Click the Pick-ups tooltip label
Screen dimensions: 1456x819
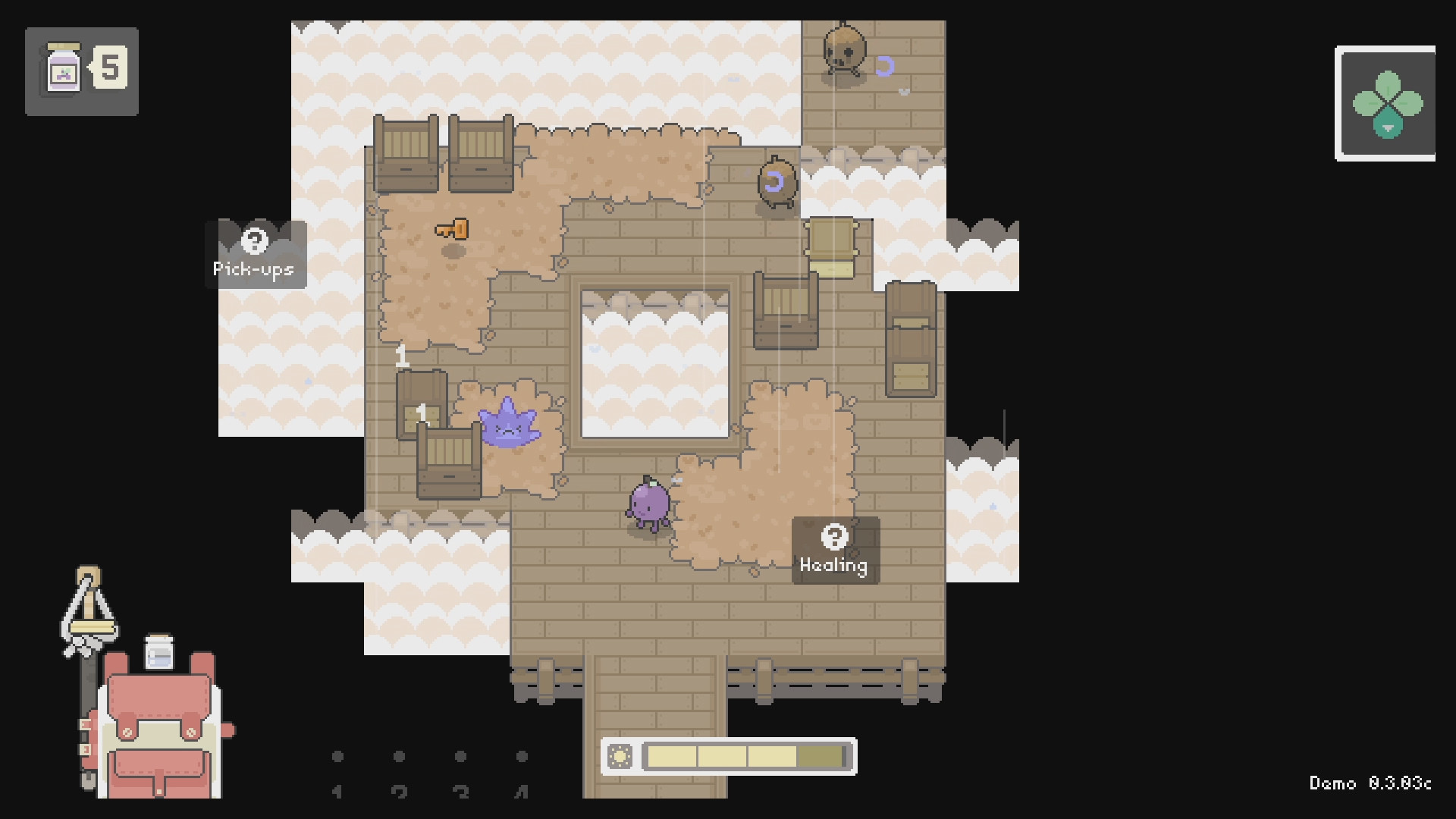coord(255,267)
